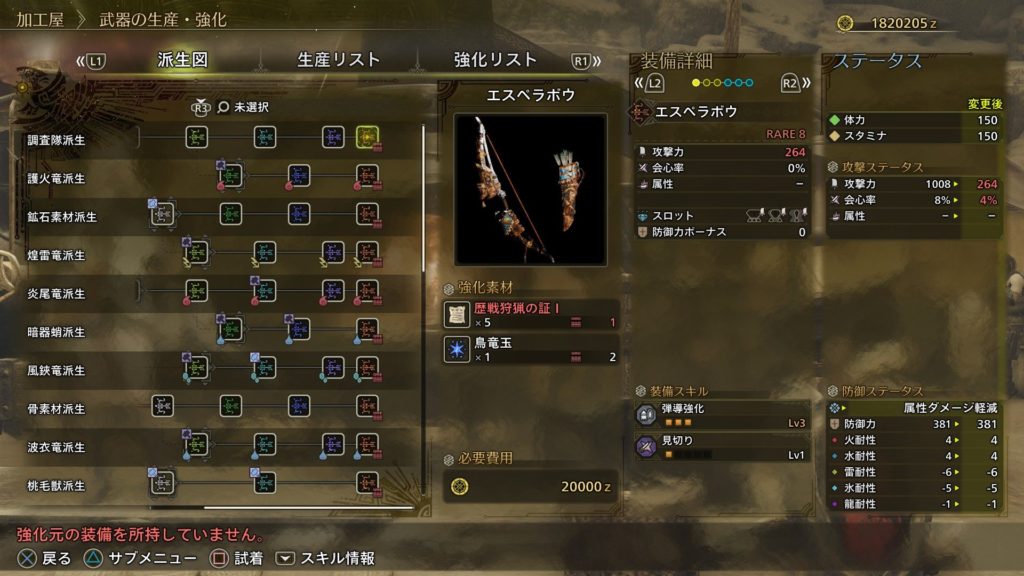Select the 調査隊派生 weapon tree row
This screenshot has height=576, width=1024.
point(57,140)
